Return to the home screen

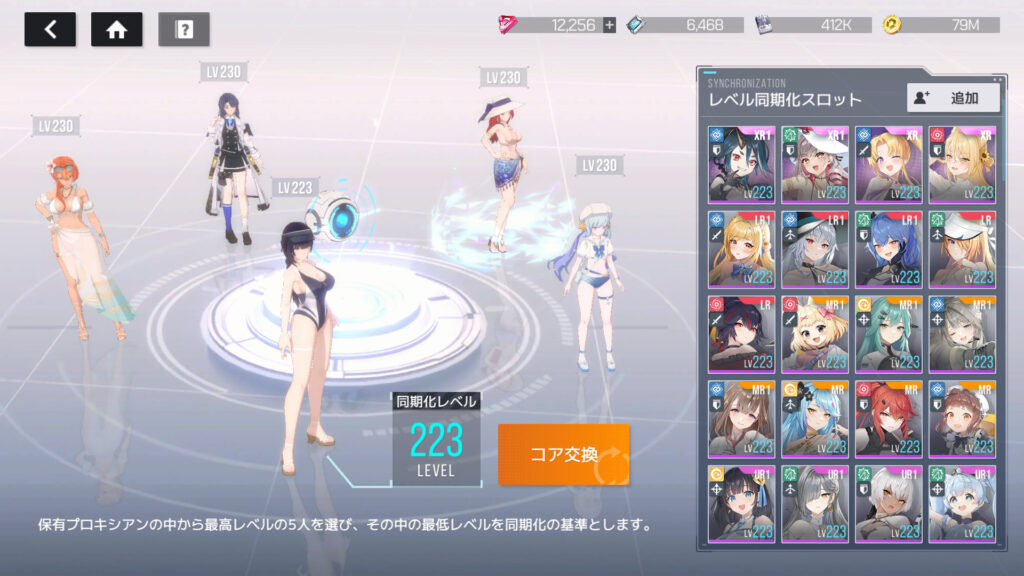click(x=116, y=29)
